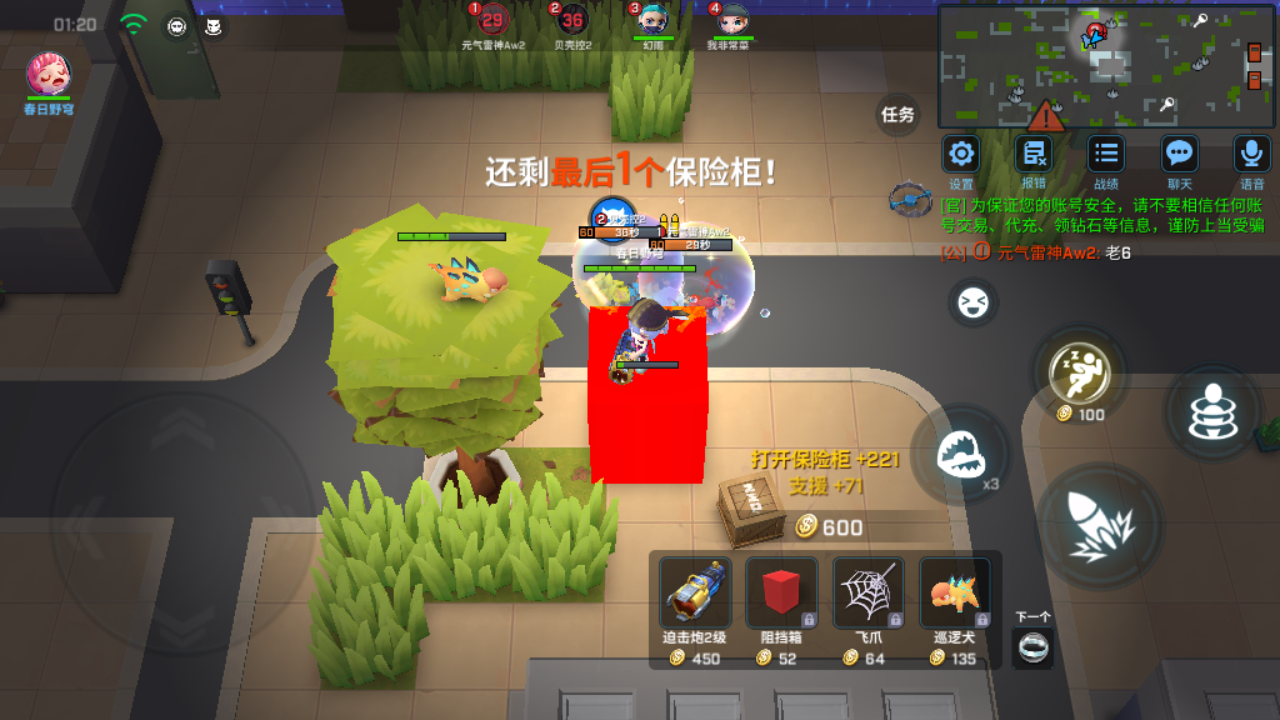The image size is (1280, 720).
Task: Buy the 迫击炮2级 for 450 coins
Action: [x=696, y=593]
